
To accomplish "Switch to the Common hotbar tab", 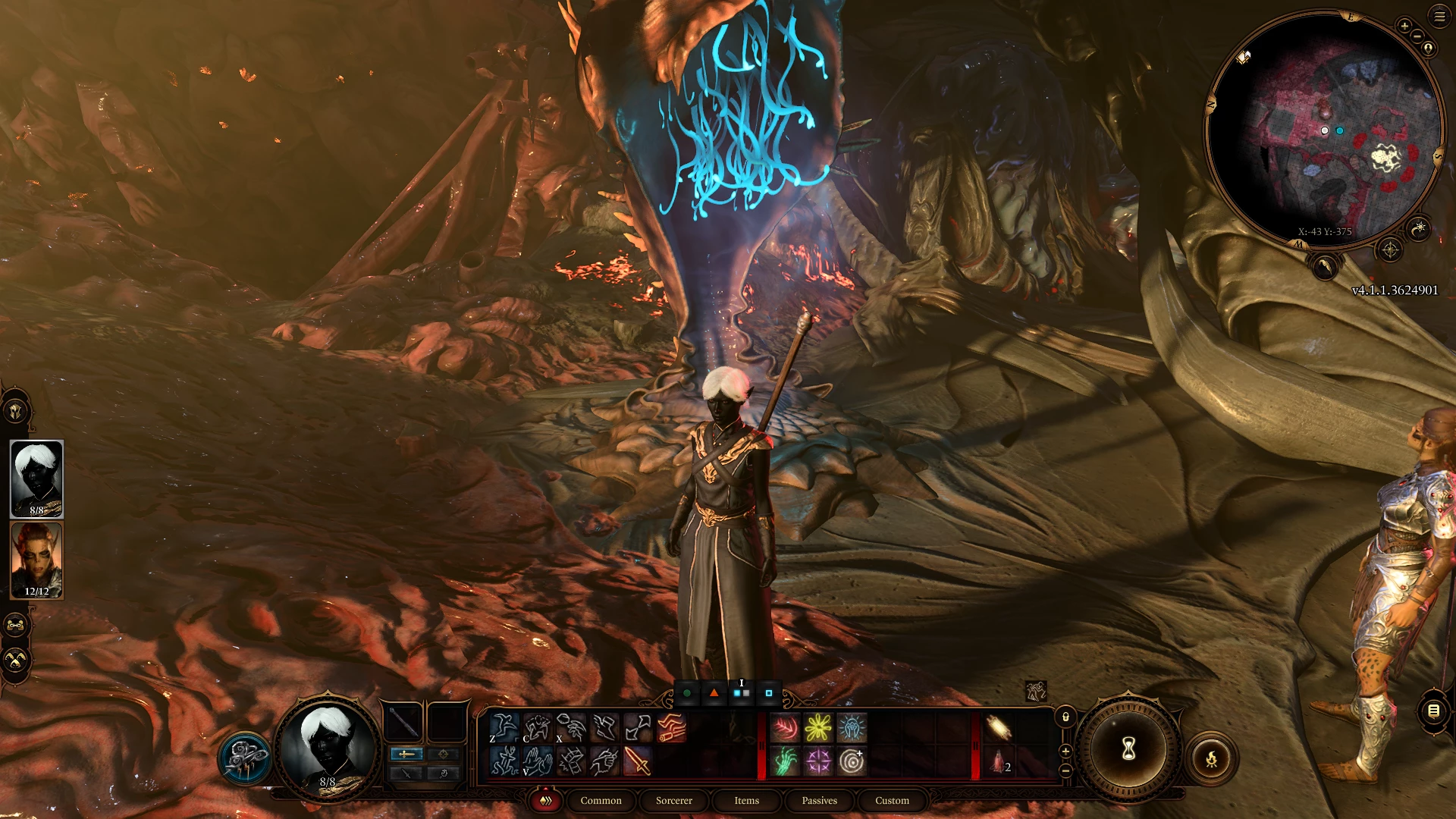I will click(x=601, y=800).
